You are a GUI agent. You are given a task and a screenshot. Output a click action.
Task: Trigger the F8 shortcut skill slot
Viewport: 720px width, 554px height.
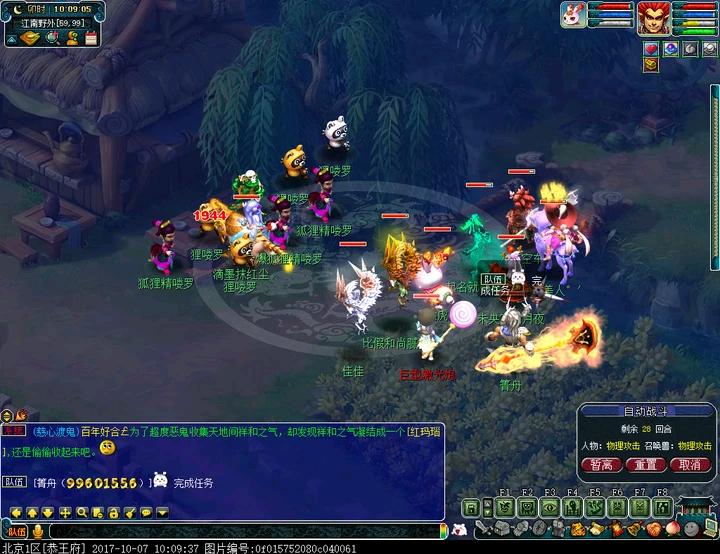[661, 507]
